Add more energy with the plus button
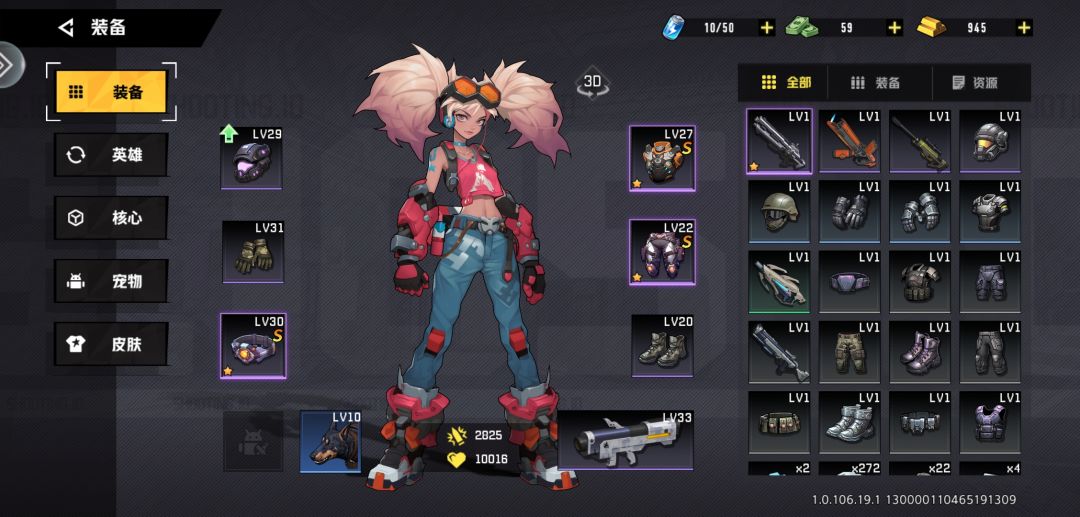1080x517 pixels. pyautogui.click(x=767, y=28)
